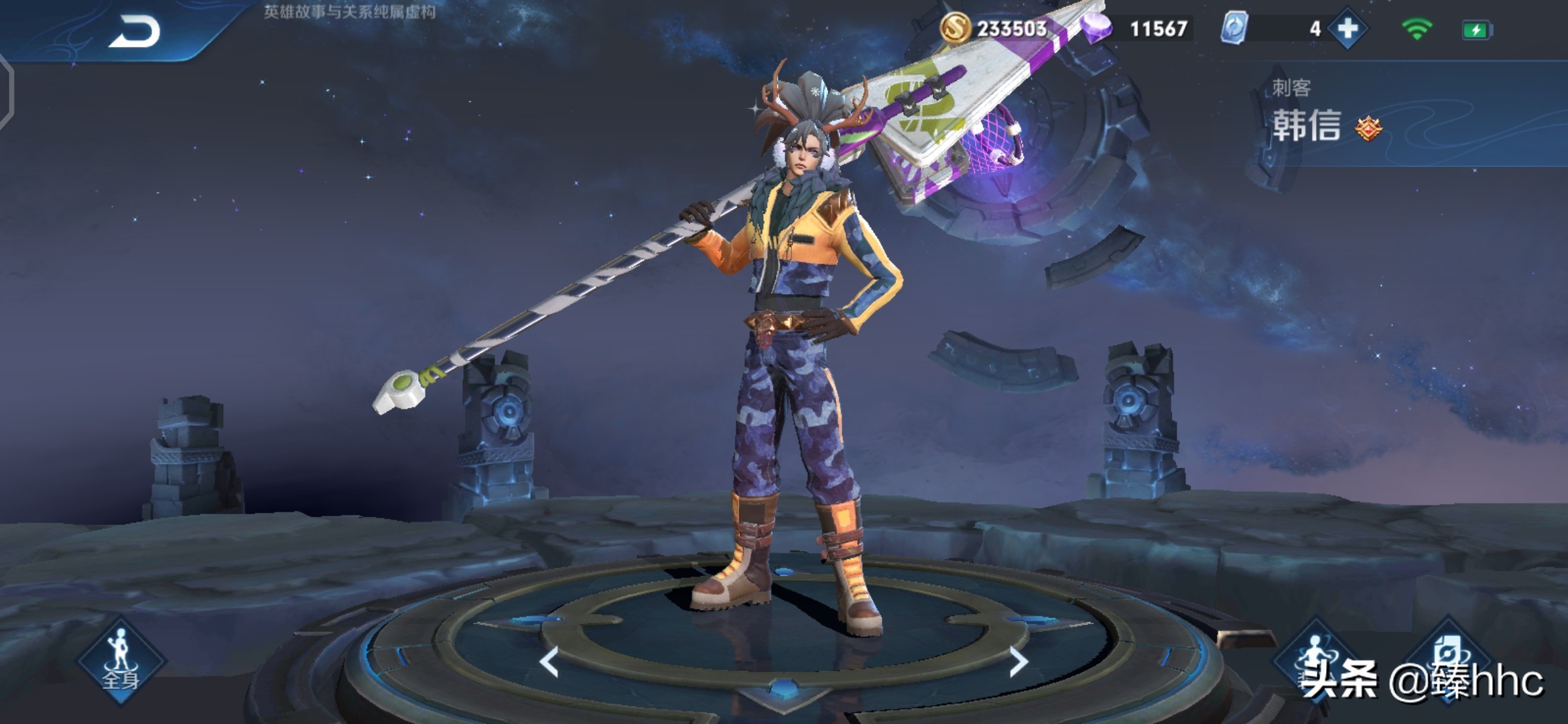Tap the plus button to add tickets
This screenshot has height=724, width=1568.
(1347, 29)
